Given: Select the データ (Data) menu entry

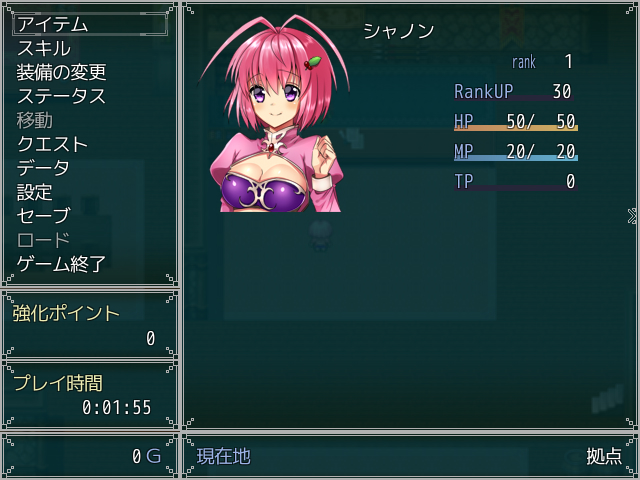Looking at the screenshot, I should tap(44, 168).
